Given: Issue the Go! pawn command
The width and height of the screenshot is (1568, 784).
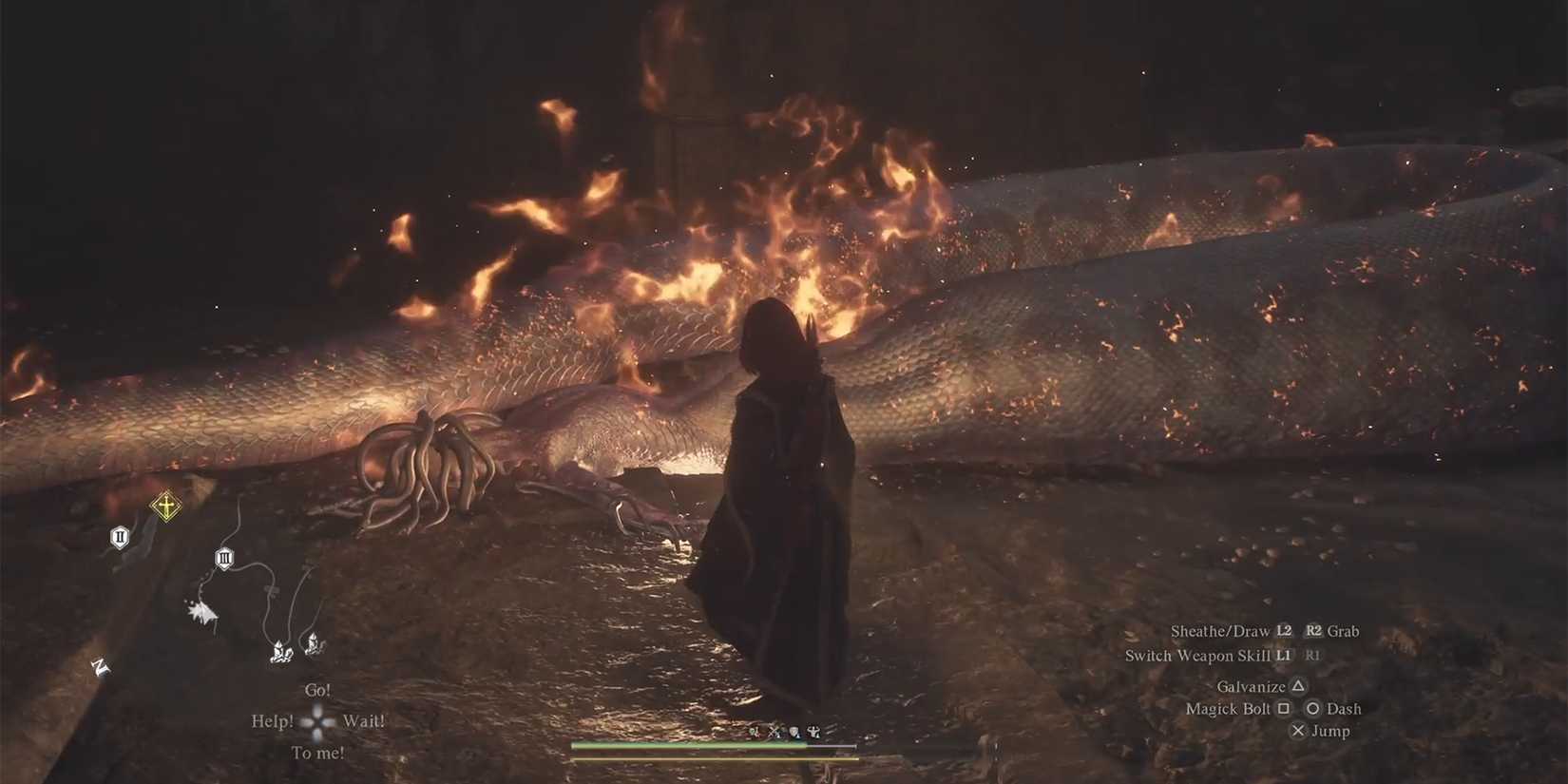Looking at the screenshot, I should pyautogui.click(x=318, y=689).
